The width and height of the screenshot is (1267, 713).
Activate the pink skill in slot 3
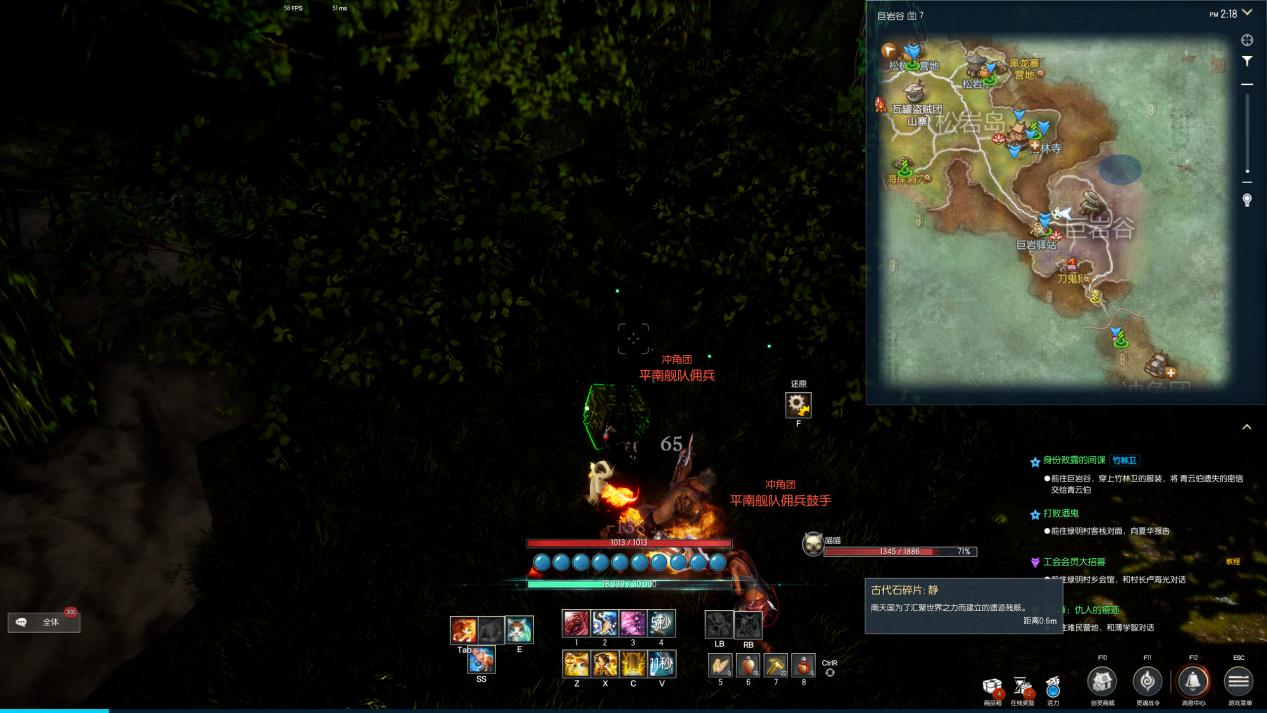[x=633, y=624]
